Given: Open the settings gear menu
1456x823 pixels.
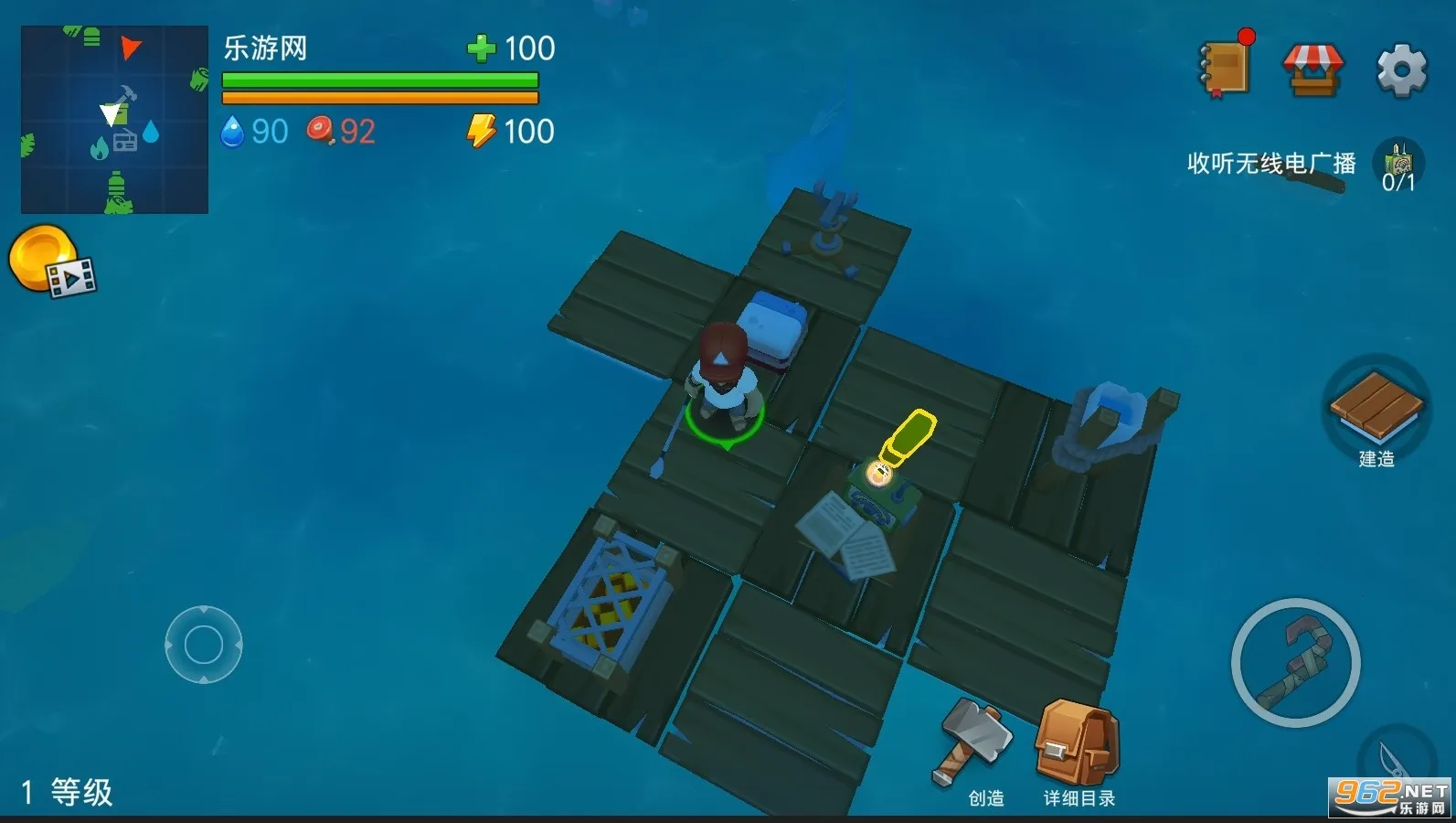Looking at the screenshot, I should (1401, 69).
